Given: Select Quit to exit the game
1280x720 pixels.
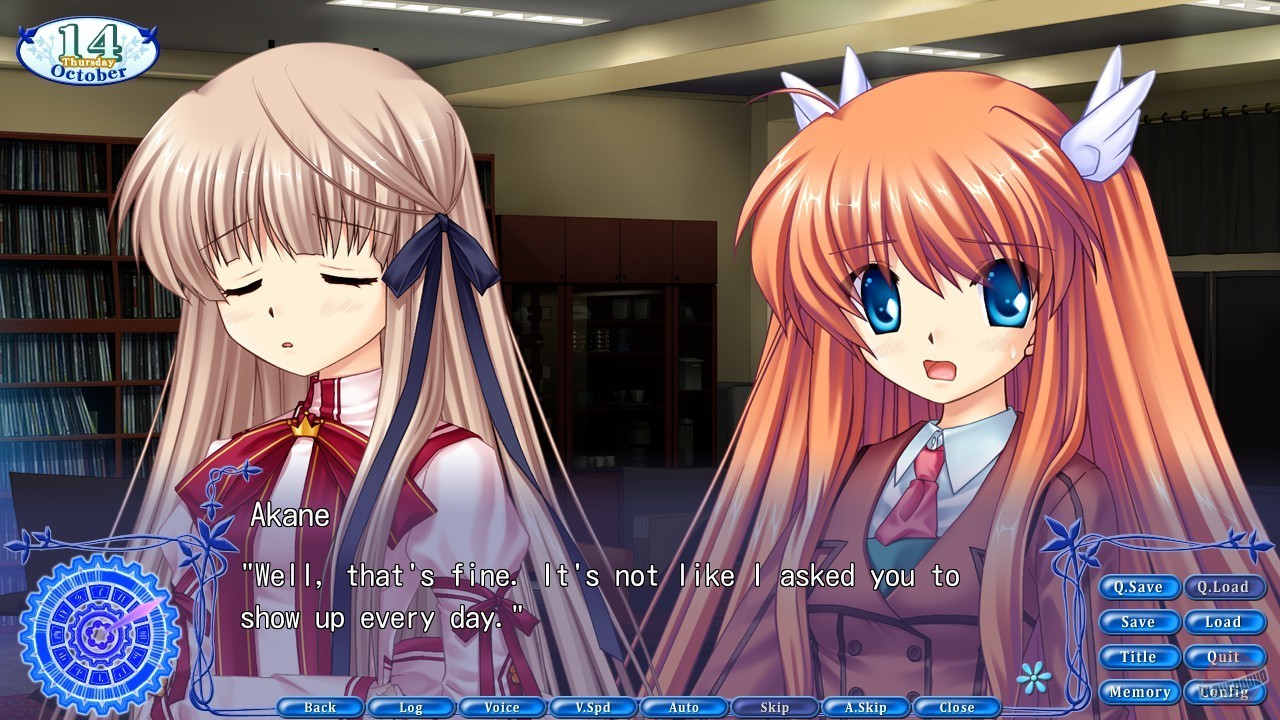Looking at the screenshot, I should click(1225, 657).
